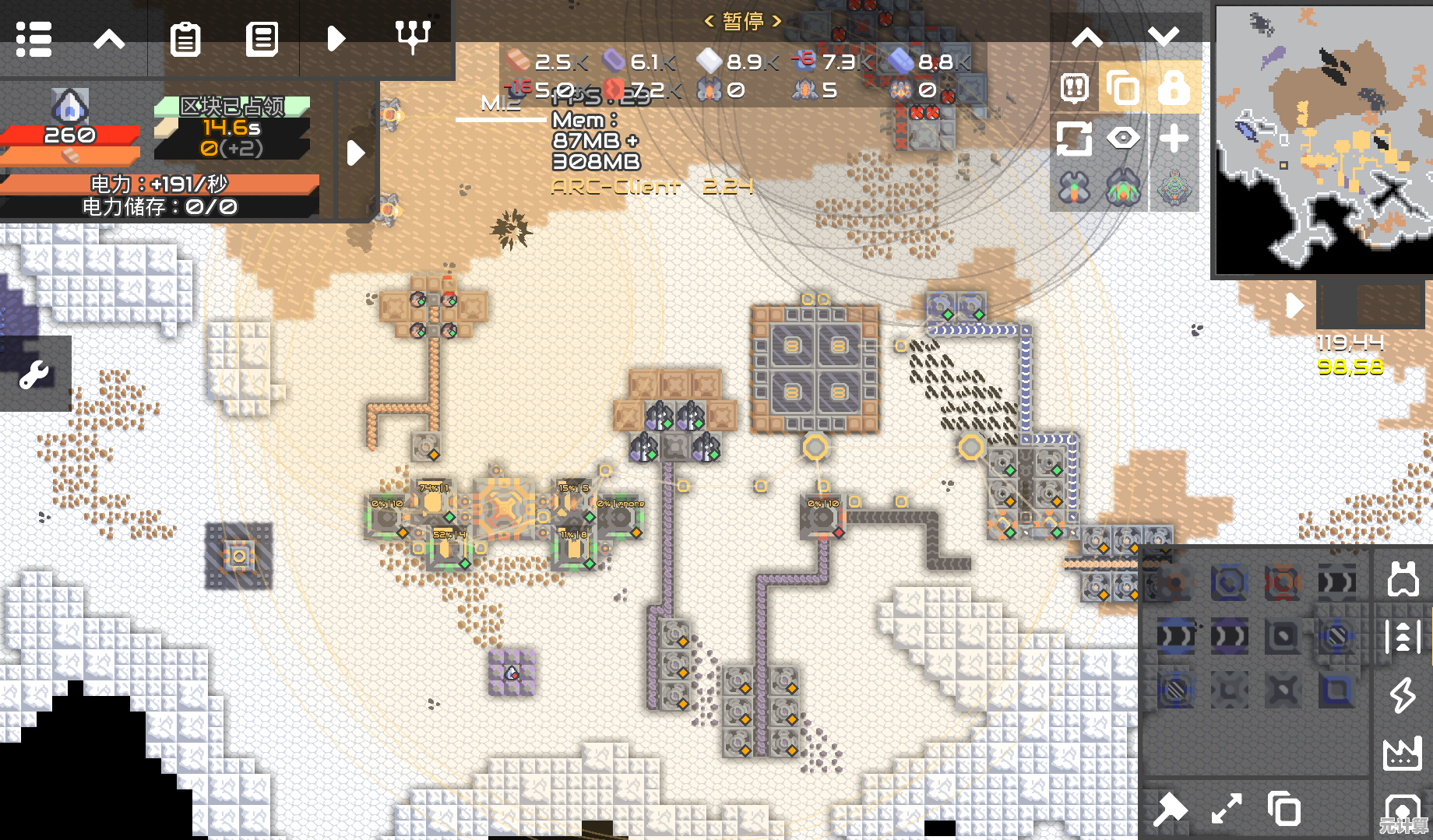The height and width of the screenshot is (840, 1433).
Task: Toggle the eye visibility button
Action: [x=1122, y=139]
